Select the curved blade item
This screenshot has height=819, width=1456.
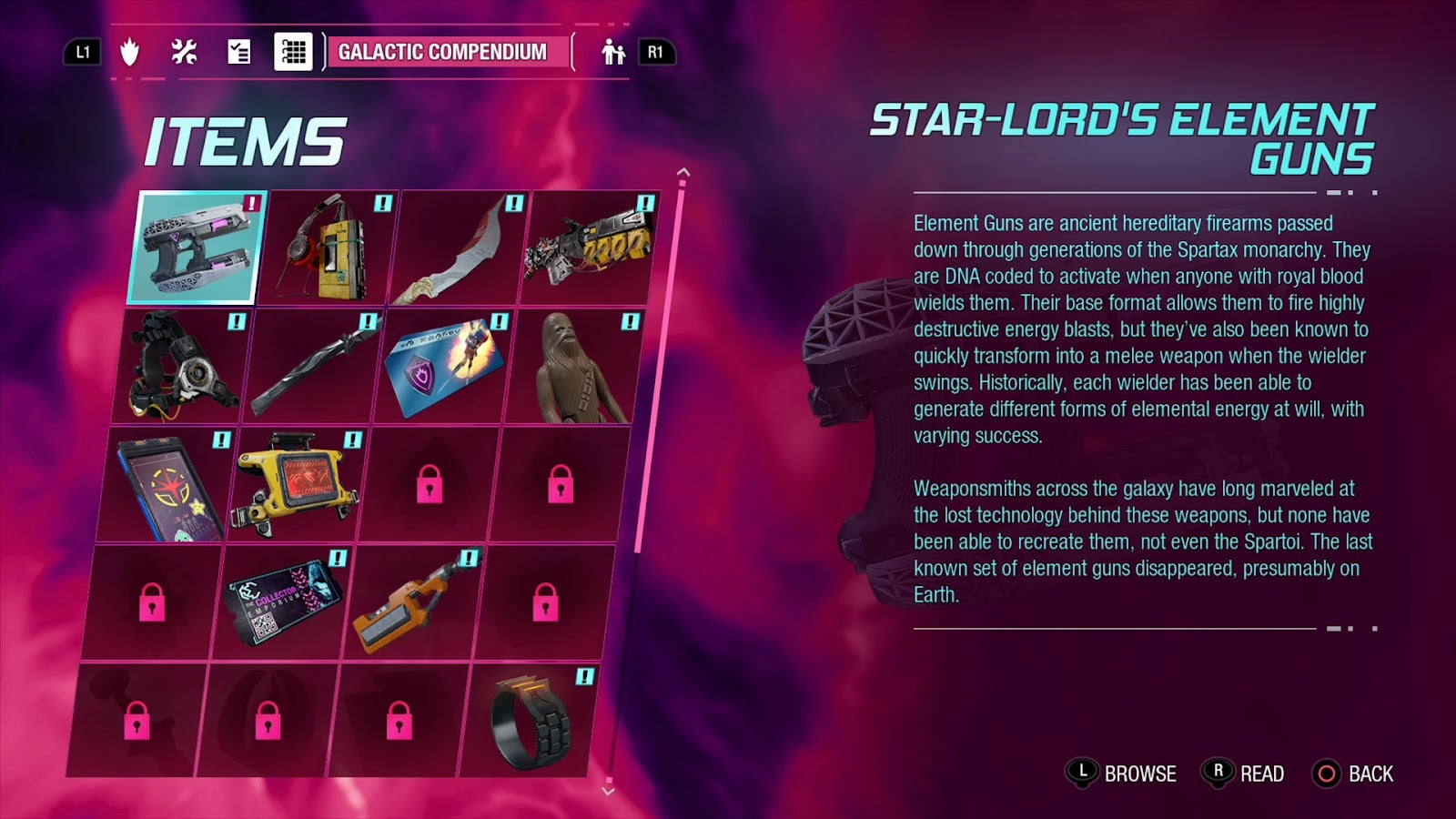click(458, 248)
